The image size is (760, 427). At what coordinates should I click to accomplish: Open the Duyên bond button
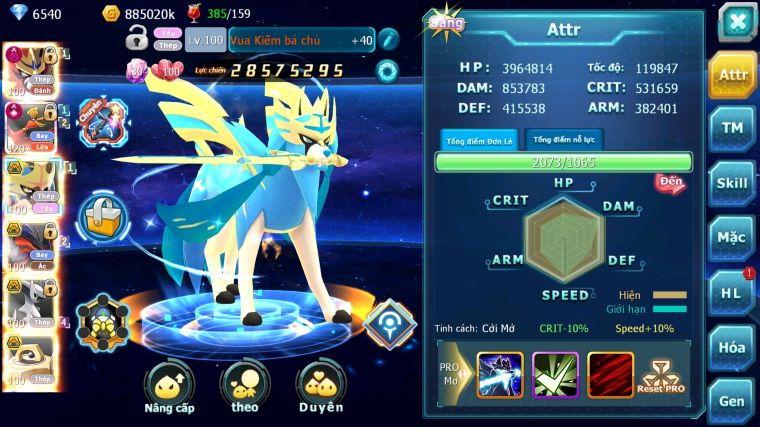[320, 388]
